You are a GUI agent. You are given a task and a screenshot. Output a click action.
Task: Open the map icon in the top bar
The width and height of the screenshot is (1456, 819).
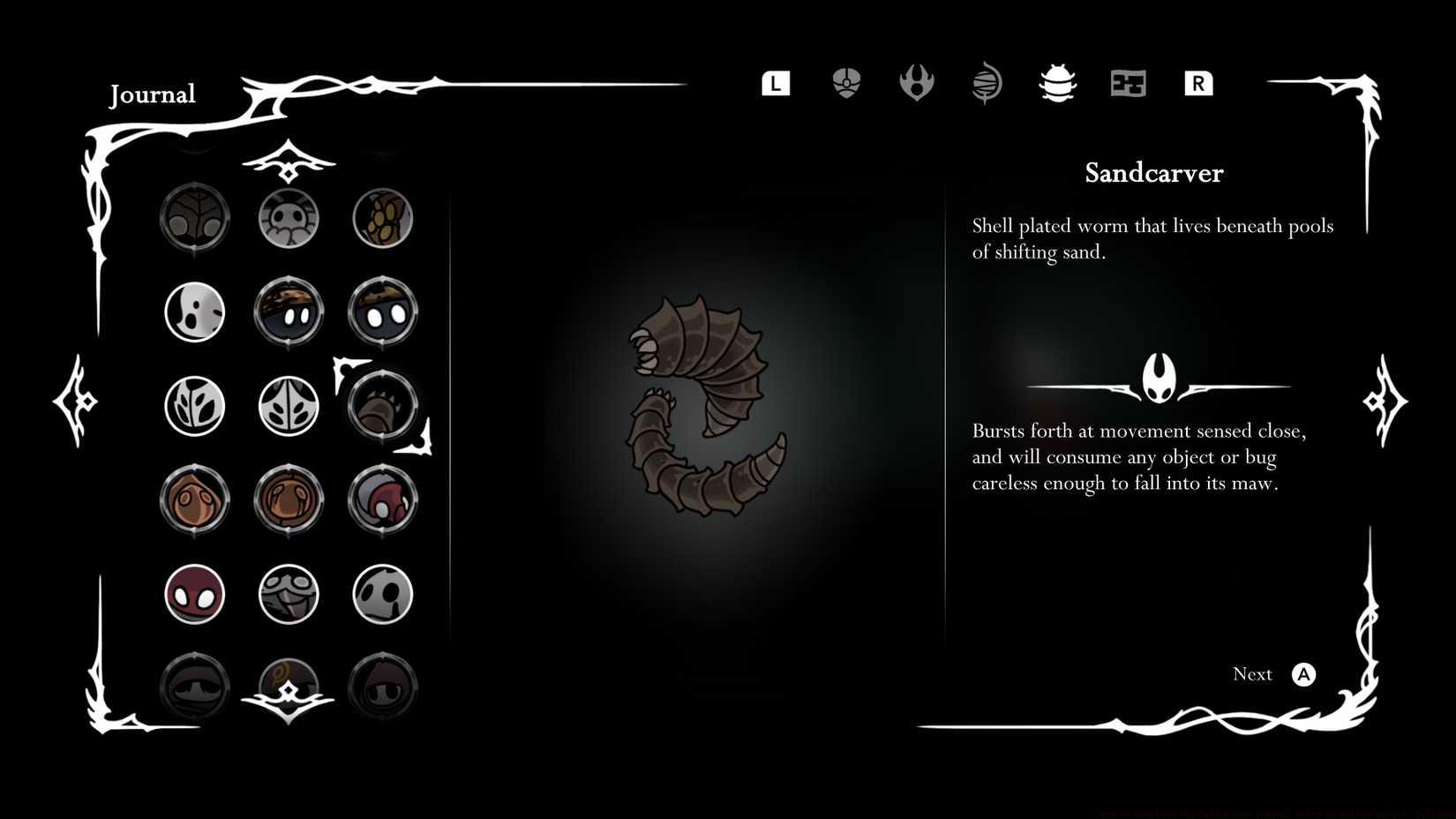click(1128, 83)
